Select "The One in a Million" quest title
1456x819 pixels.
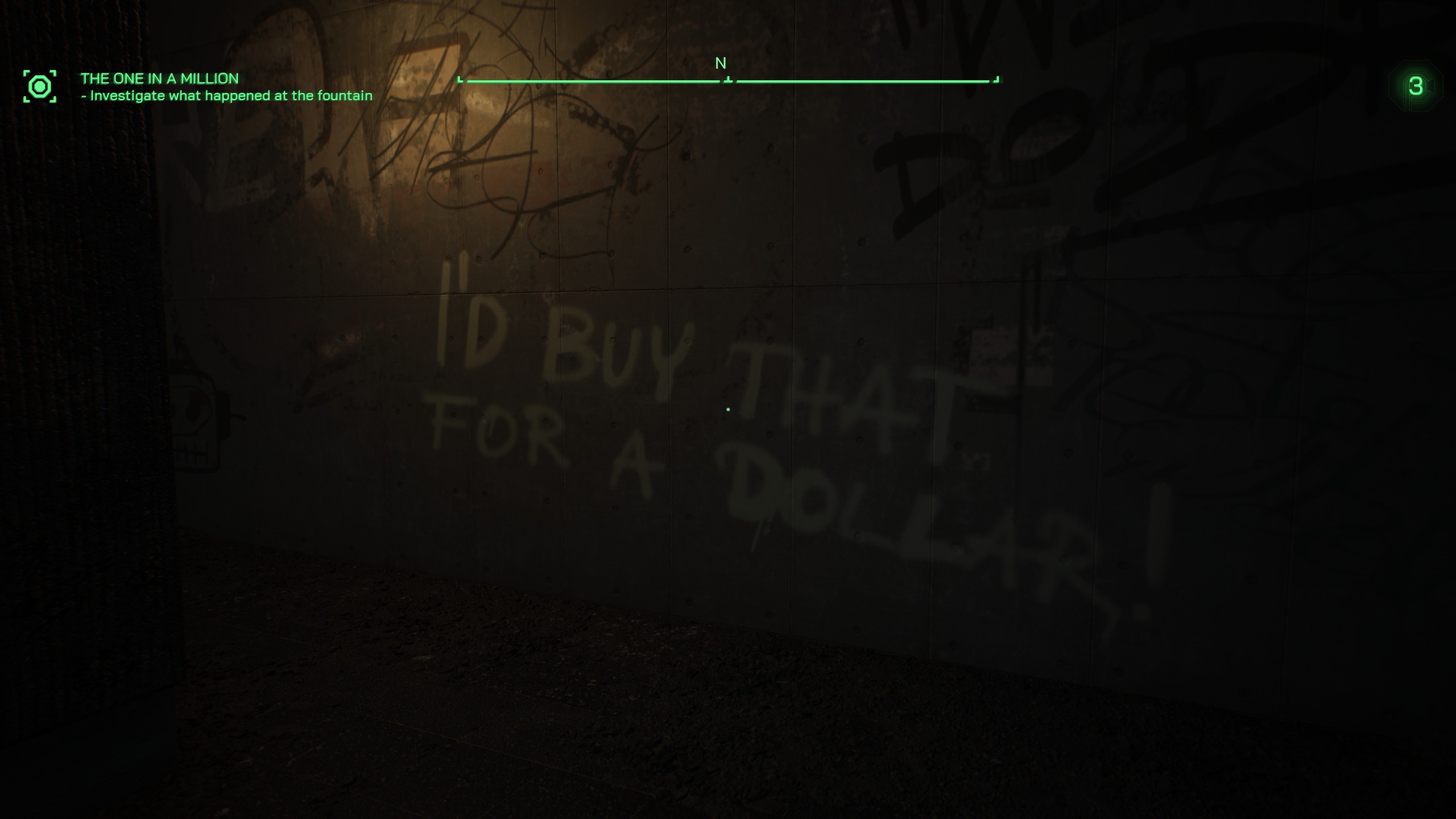(x=159, y=78)
